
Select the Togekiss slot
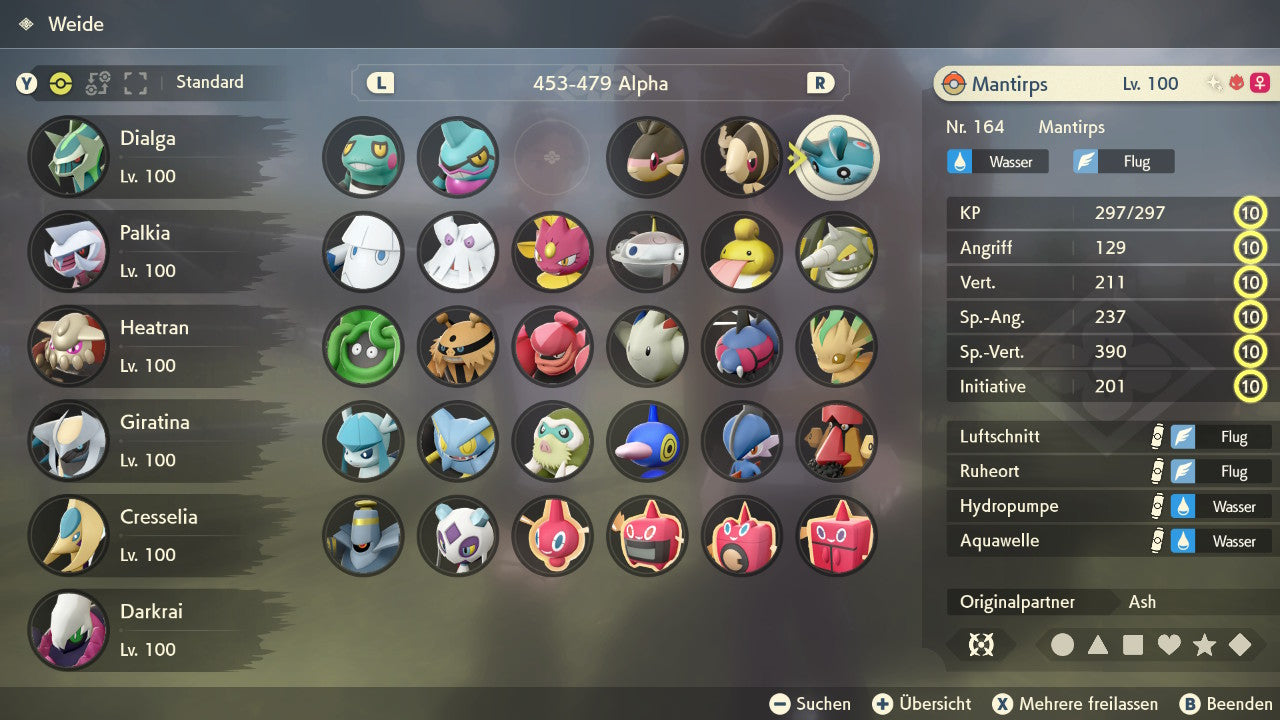[647, 346]
